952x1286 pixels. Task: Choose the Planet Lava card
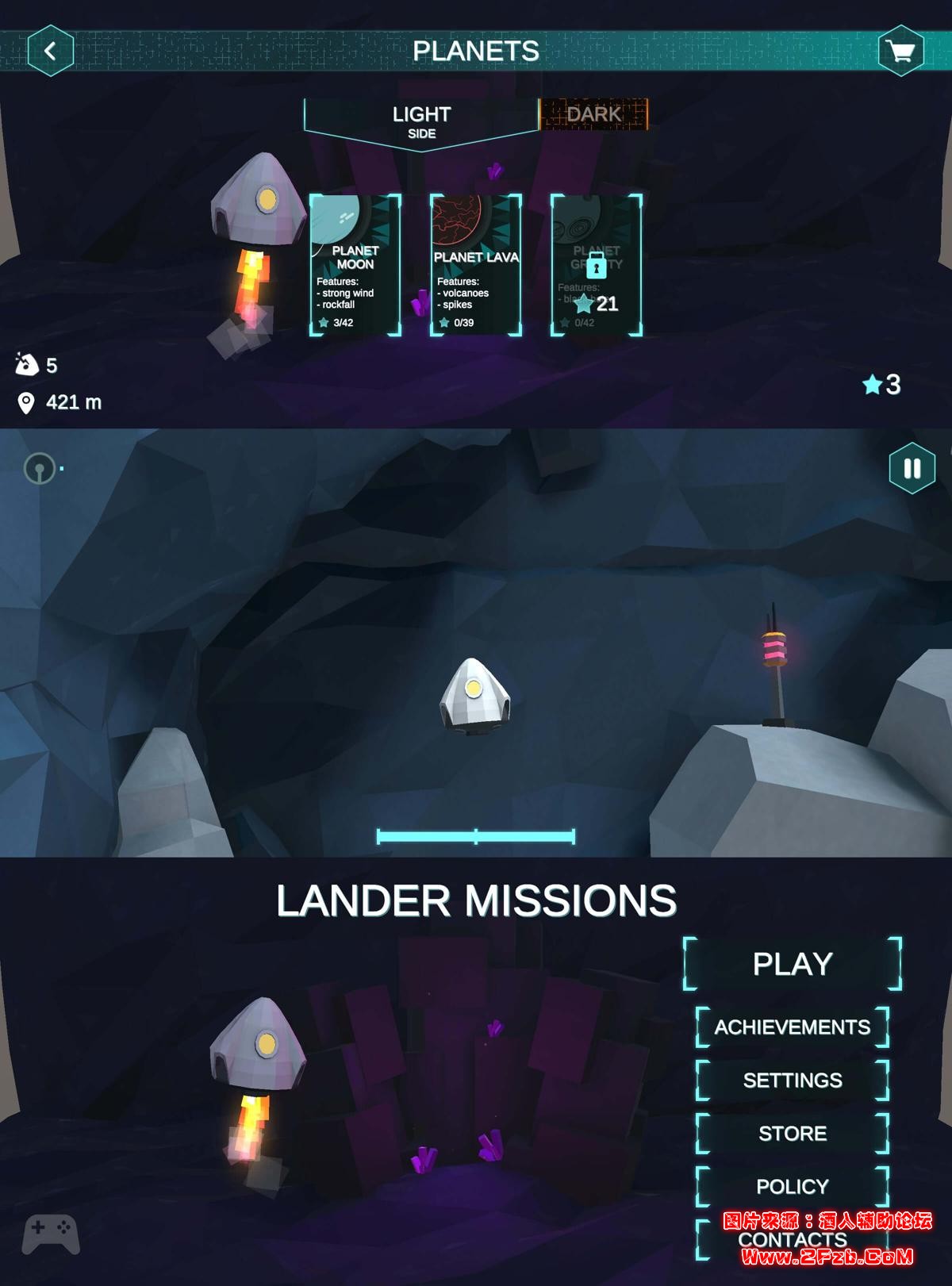(475, 265)
